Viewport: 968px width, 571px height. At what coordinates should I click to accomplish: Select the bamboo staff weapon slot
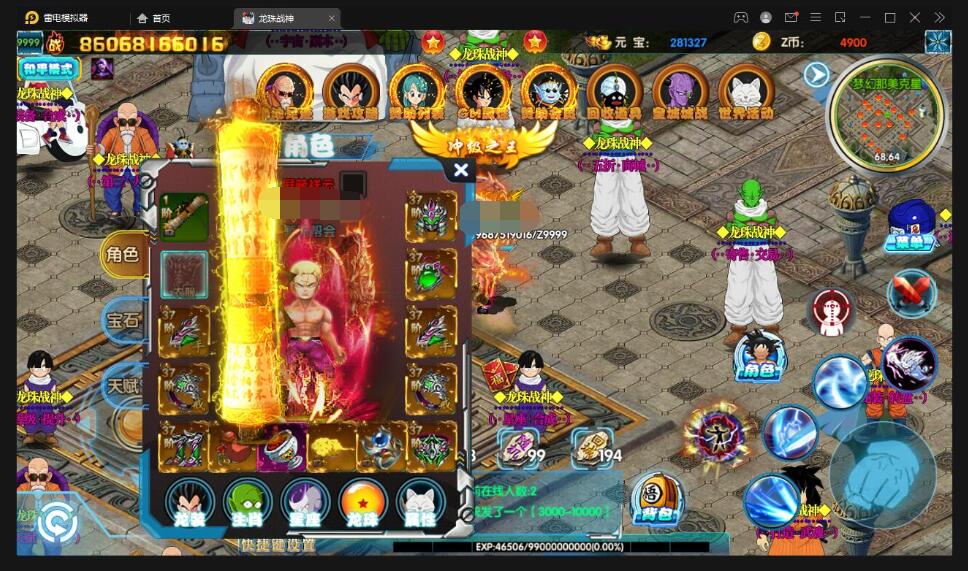[x=185, y=217]
